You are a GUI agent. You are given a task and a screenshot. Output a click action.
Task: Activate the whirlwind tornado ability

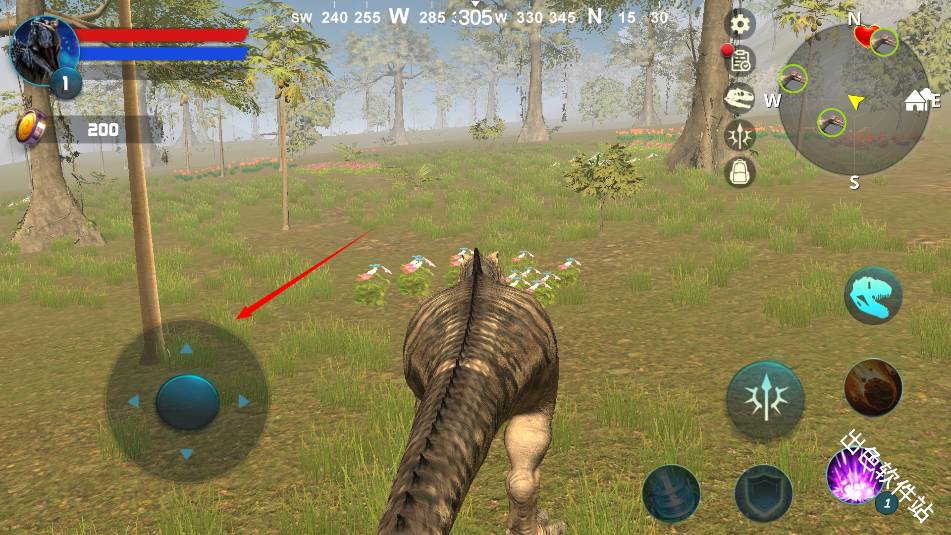pyautogui.click(x=671, y=493)
